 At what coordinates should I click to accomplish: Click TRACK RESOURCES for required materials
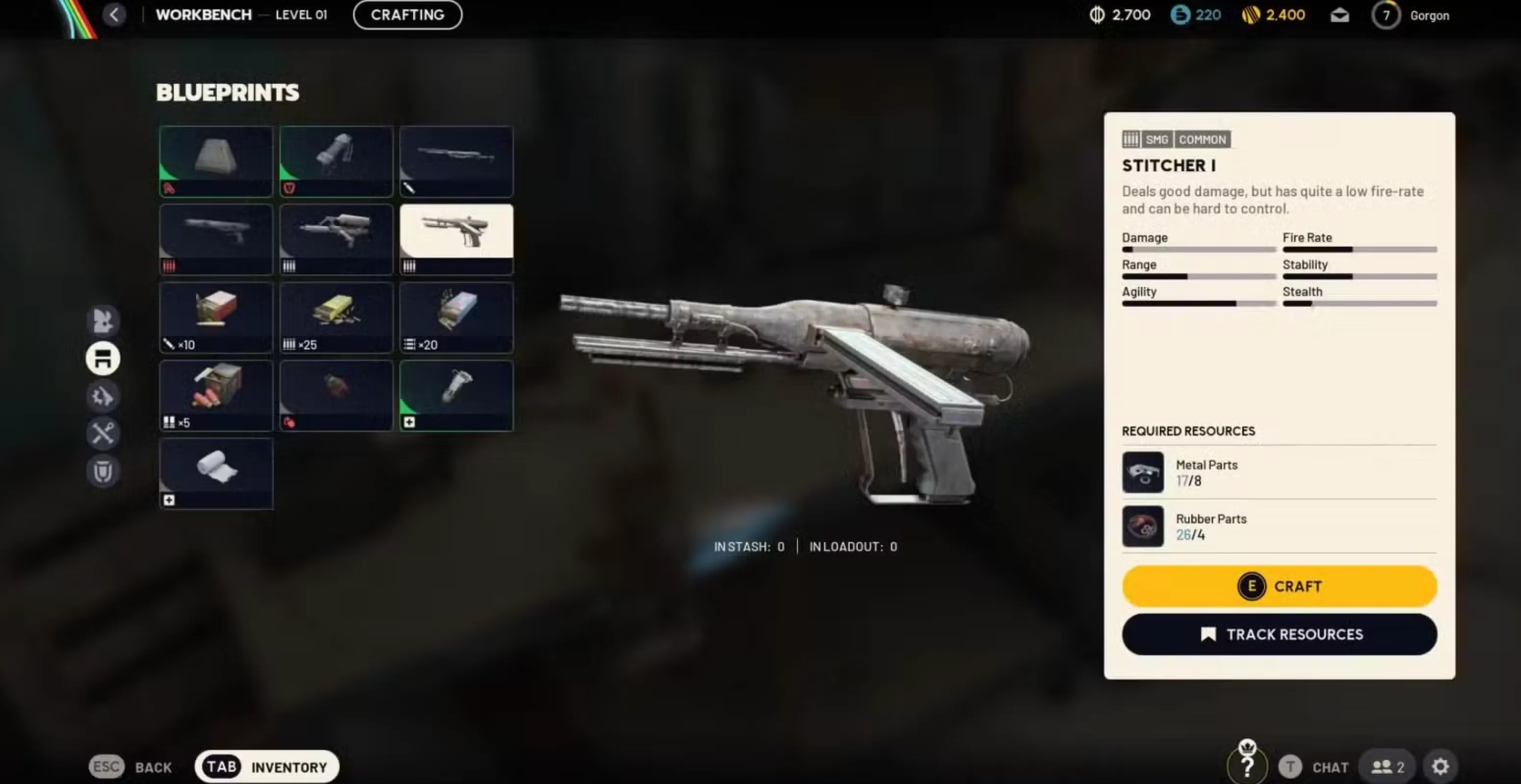(x=1279, y=634)
